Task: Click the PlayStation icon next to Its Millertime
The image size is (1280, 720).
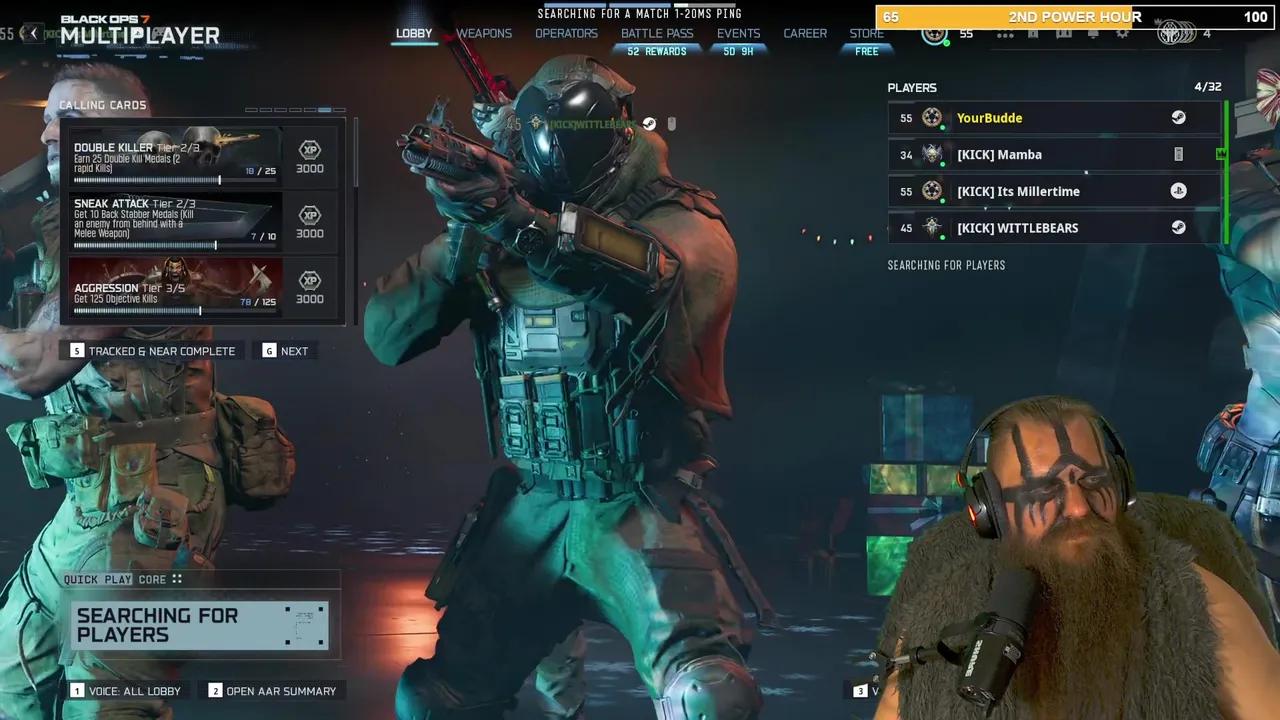Action: (1178, 190)
